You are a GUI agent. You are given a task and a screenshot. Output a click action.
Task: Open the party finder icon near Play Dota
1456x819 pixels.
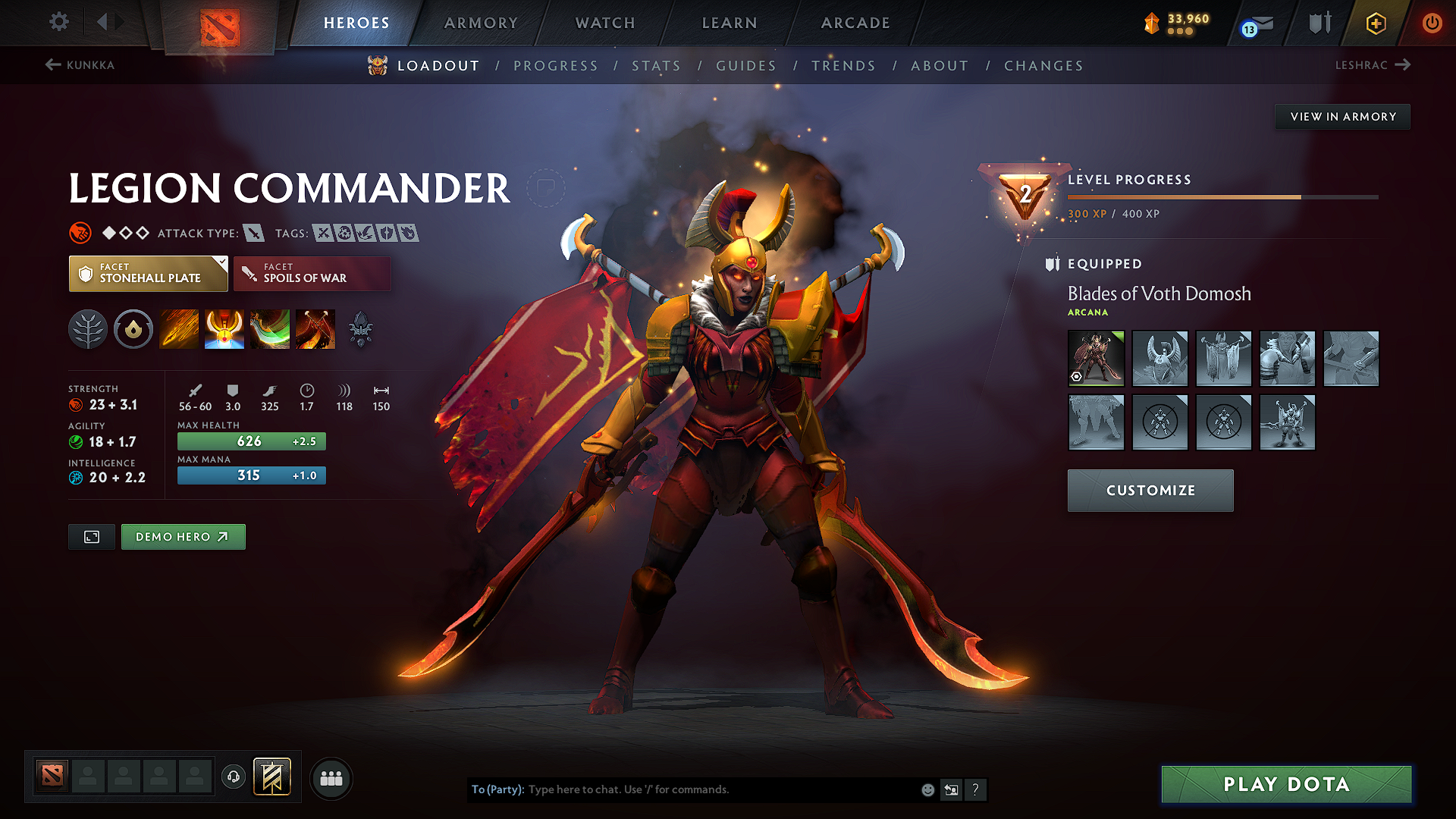point(331,778)
